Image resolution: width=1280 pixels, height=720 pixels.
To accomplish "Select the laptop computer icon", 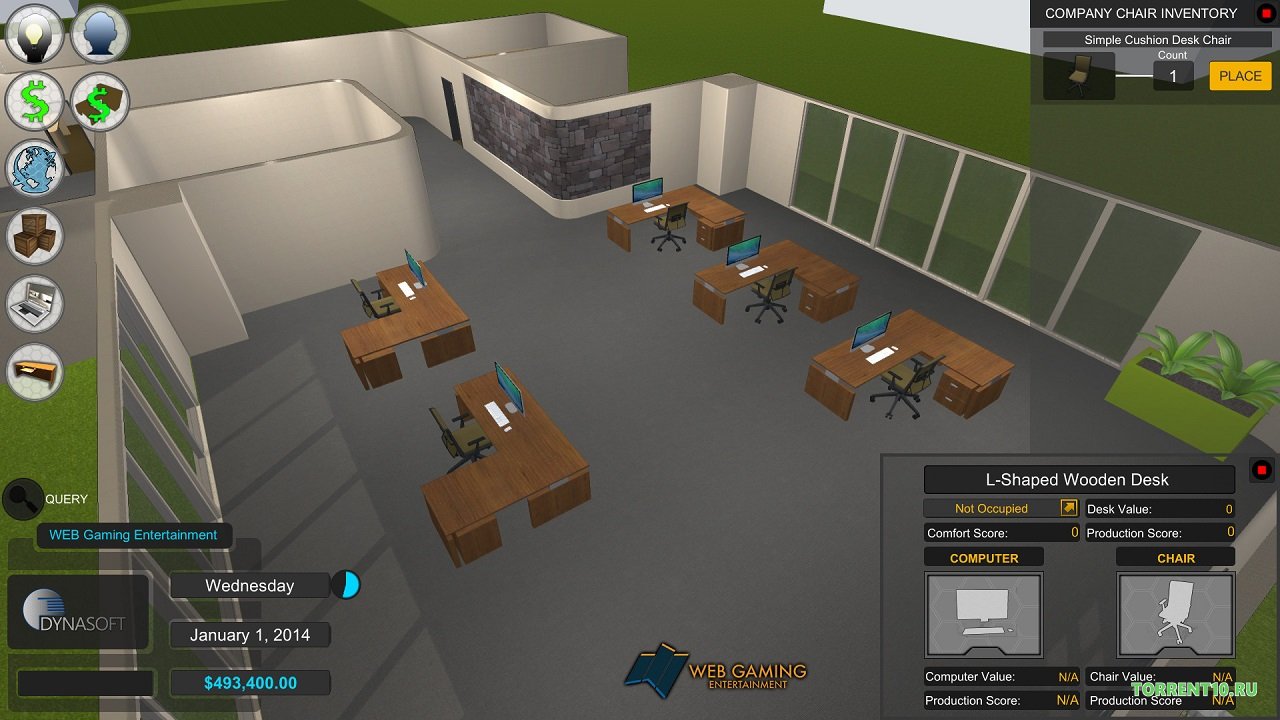I will pyautogui.click(x=35, y=303).
